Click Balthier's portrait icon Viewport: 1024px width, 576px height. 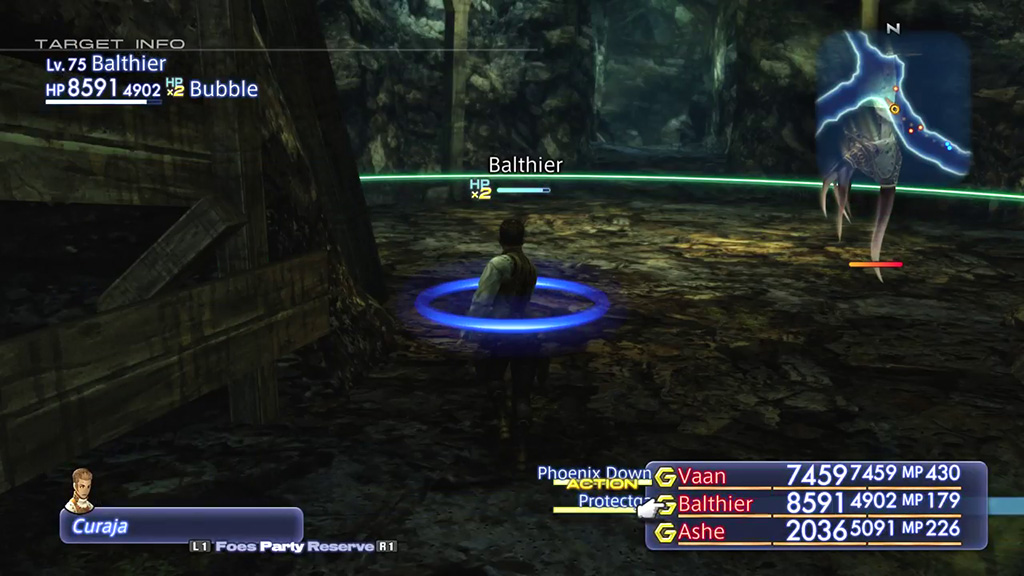coord(79,490)
